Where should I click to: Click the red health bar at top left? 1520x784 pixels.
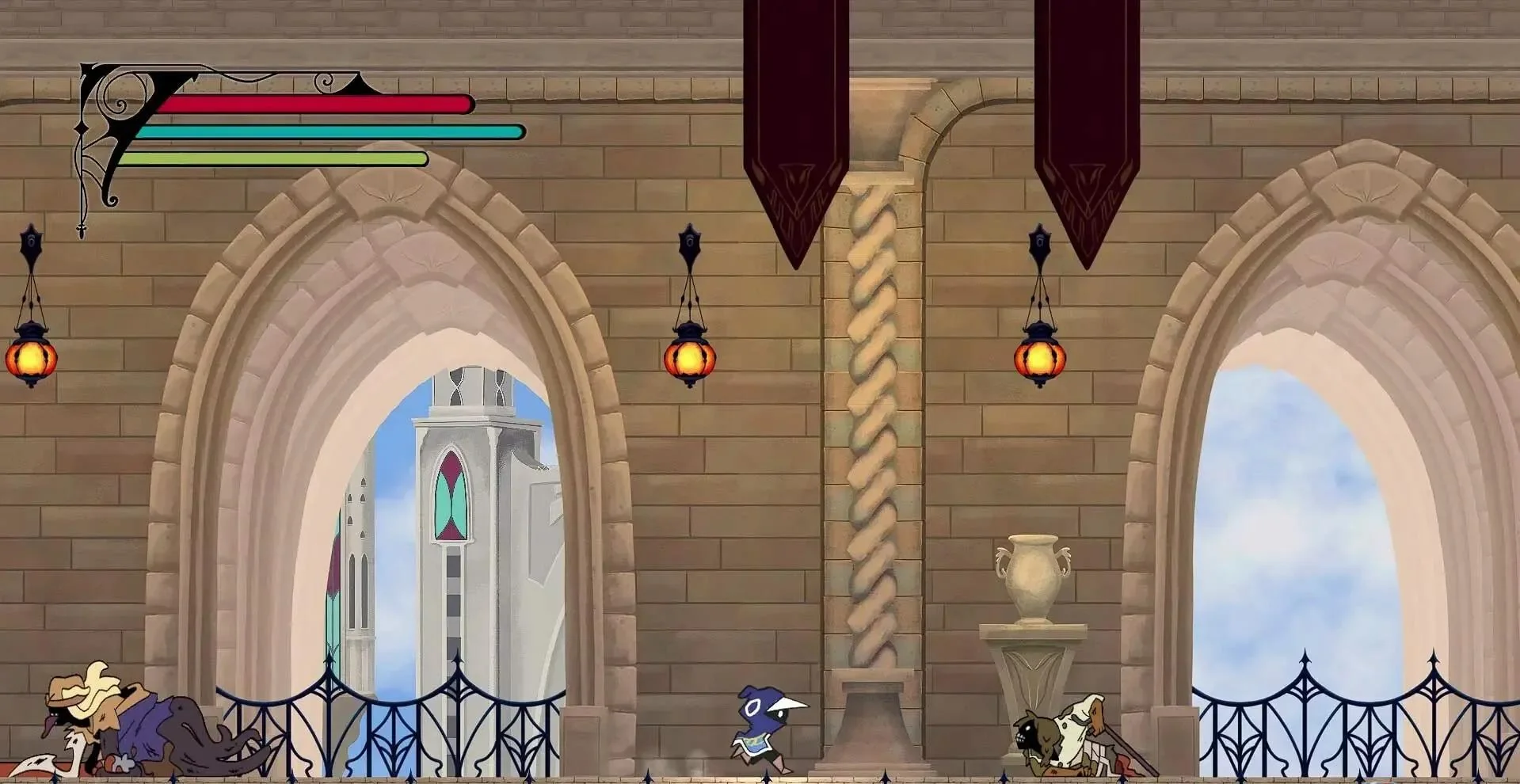click(309, 103)
